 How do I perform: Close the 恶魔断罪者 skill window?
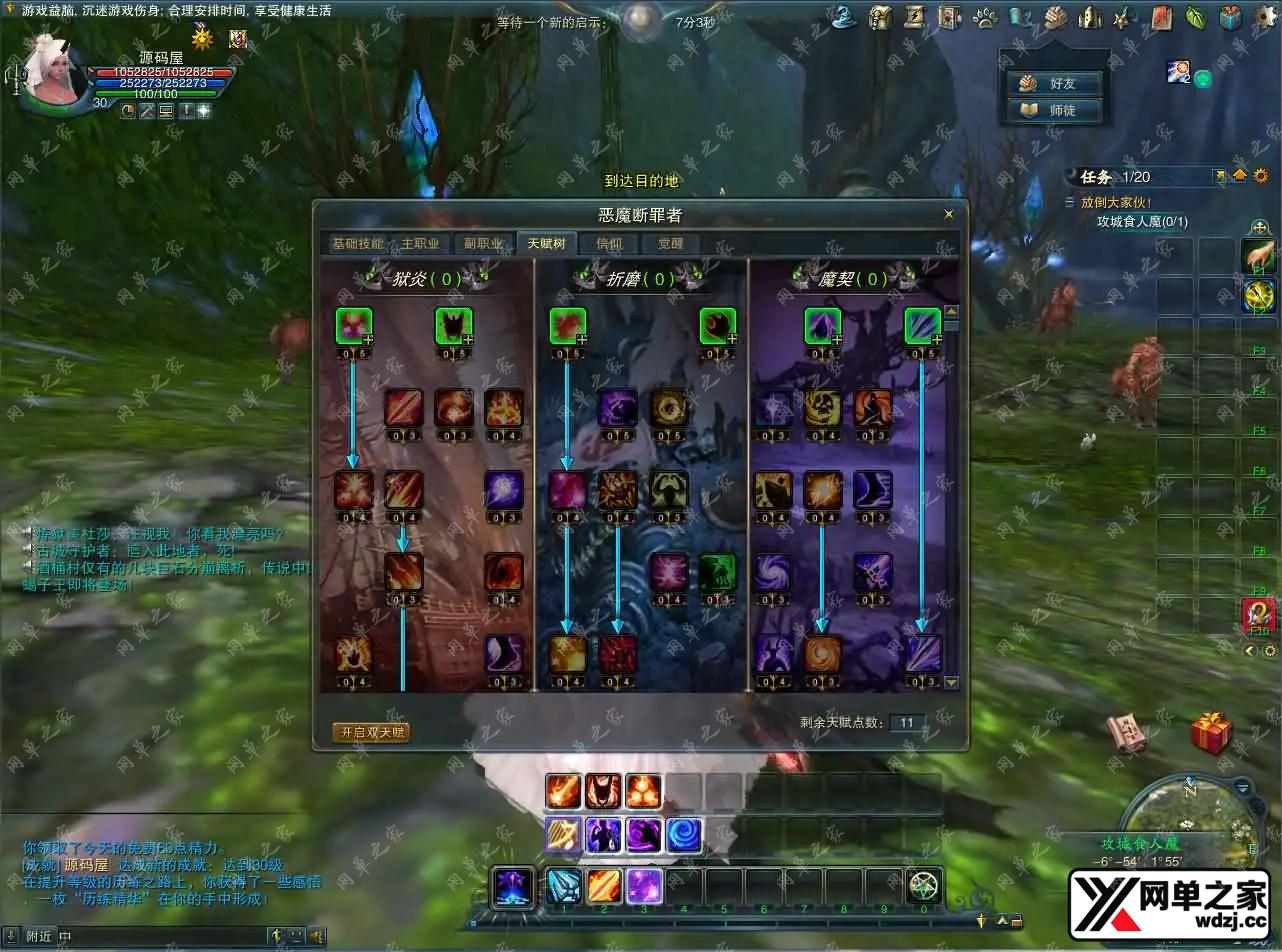tap(949, 214)
